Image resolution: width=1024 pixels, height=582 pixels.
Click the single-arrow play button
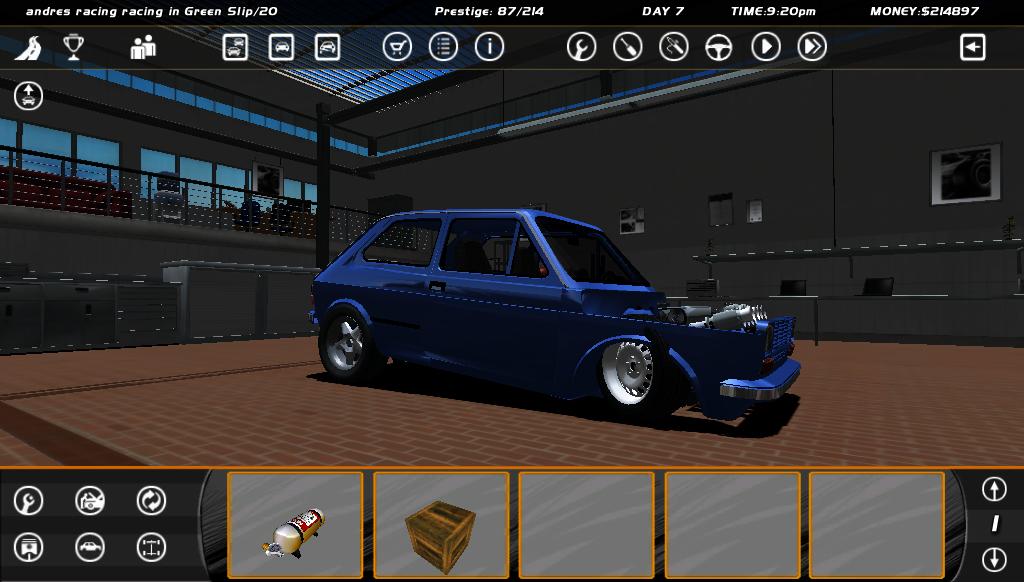point(765,47)
